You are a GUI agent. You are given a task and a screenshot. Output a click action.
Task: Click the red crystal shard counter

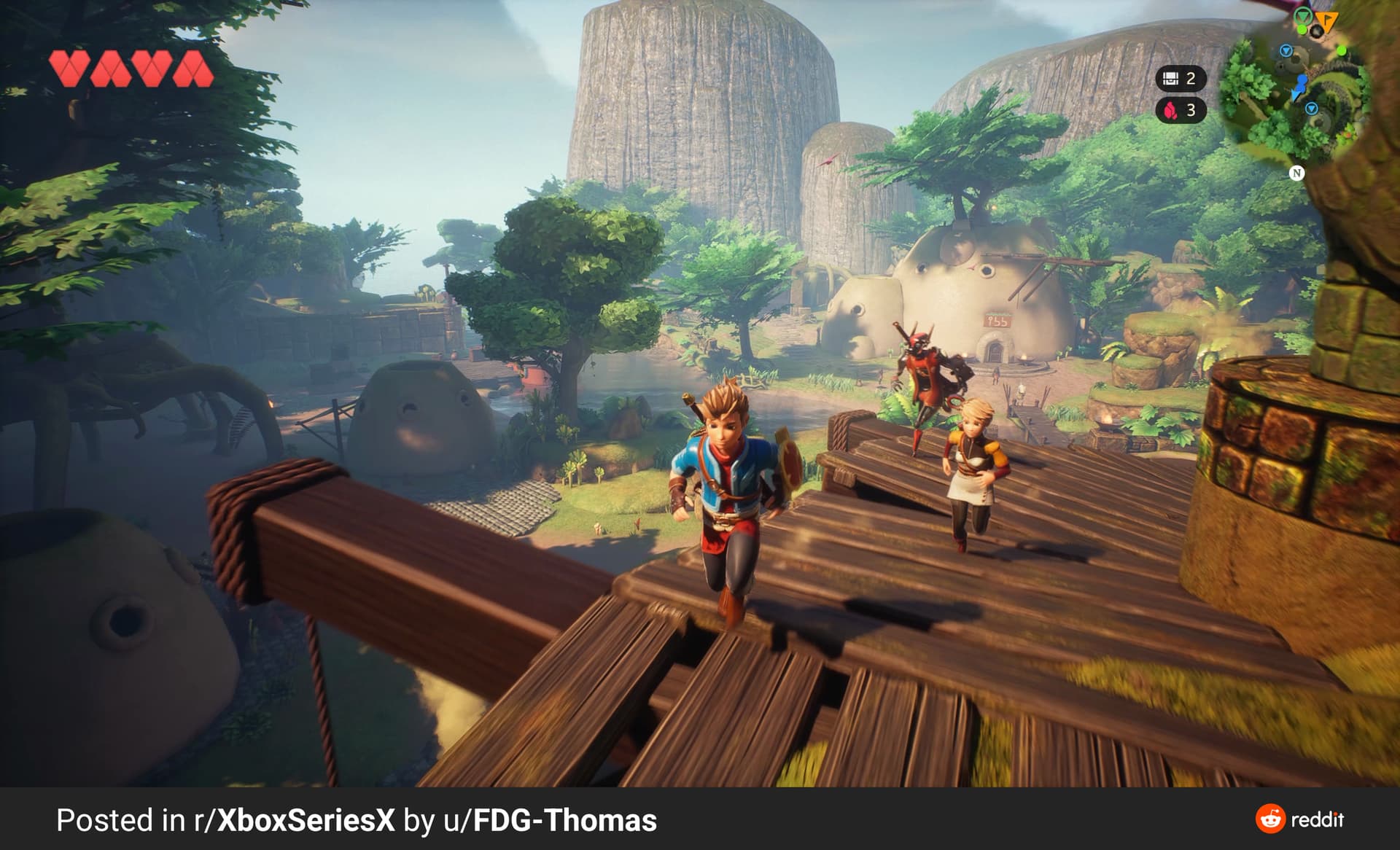[x=1180, y=110]
